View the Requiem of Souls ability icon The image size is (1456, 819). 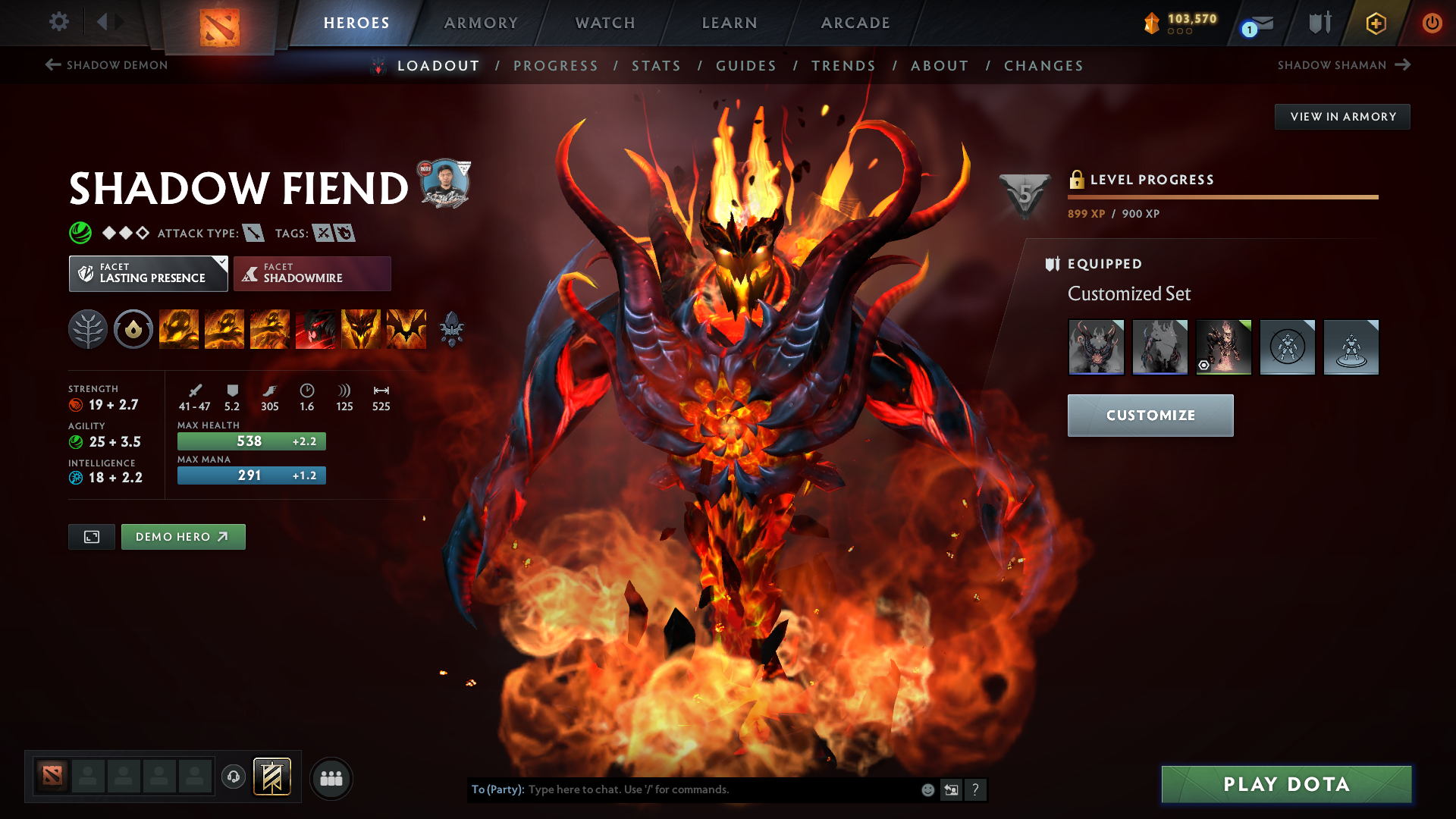point(406,329)
